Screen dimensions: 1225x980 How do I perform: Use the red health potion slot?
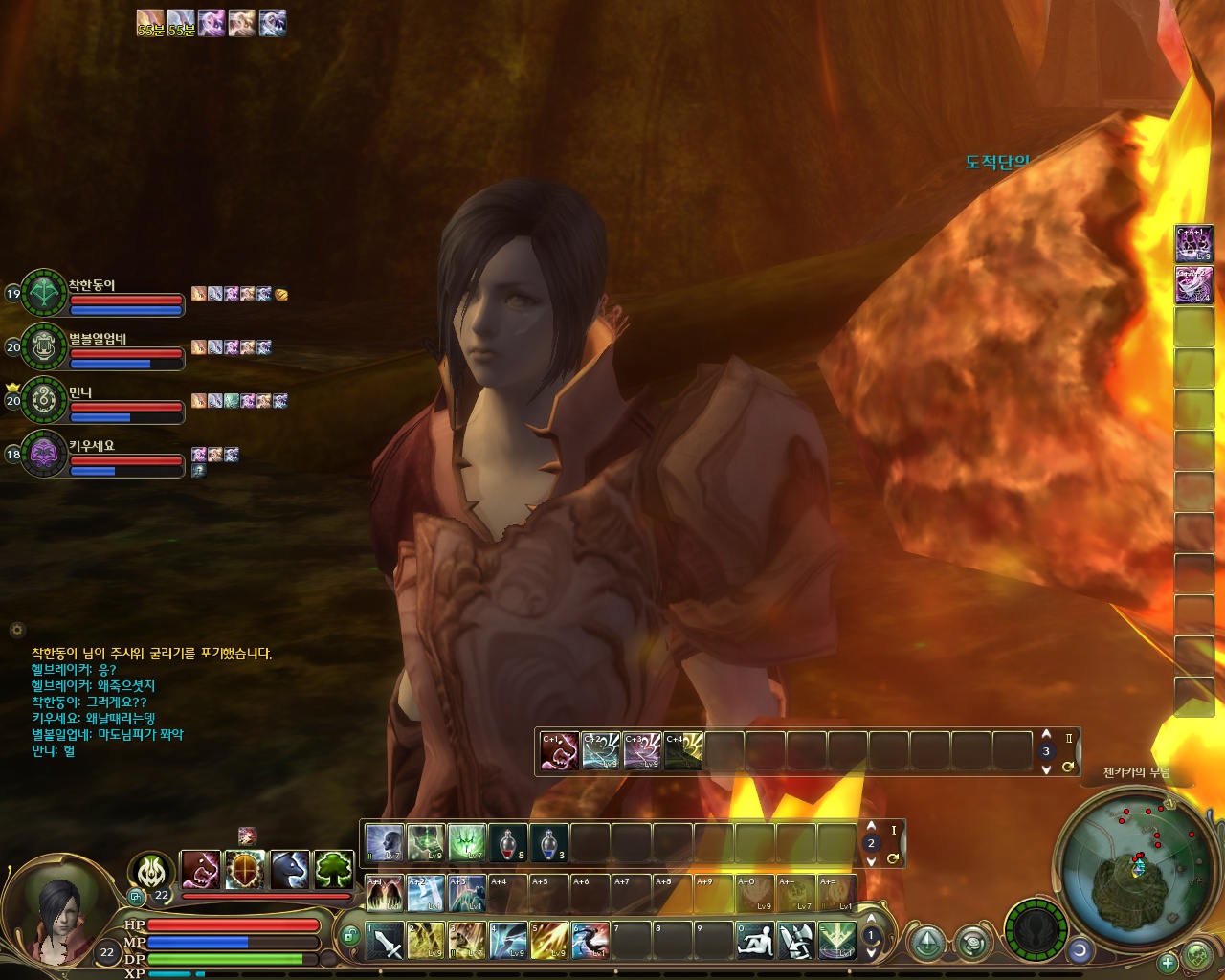[x=508, y=843]
